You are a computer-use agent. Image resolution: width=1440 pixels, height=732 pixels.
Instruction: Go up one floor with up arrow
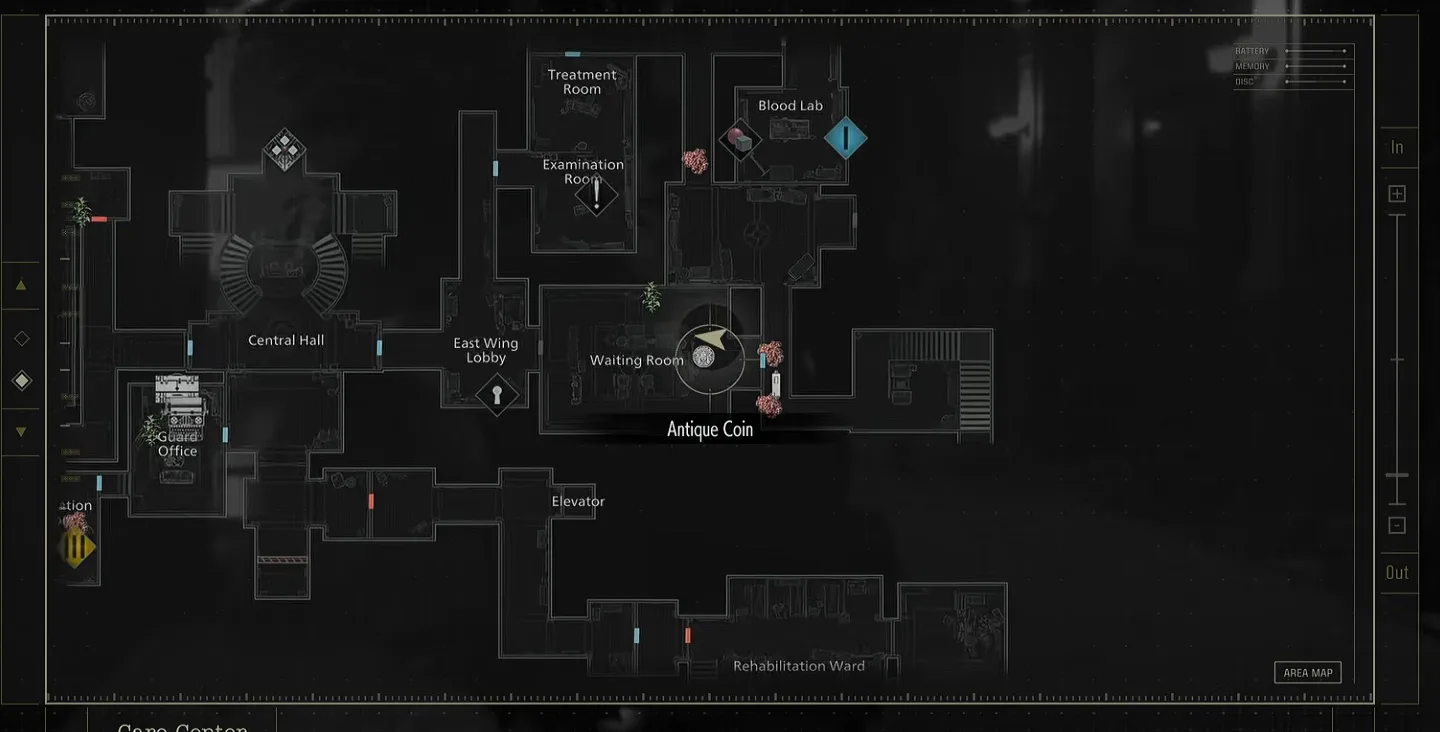21,285
